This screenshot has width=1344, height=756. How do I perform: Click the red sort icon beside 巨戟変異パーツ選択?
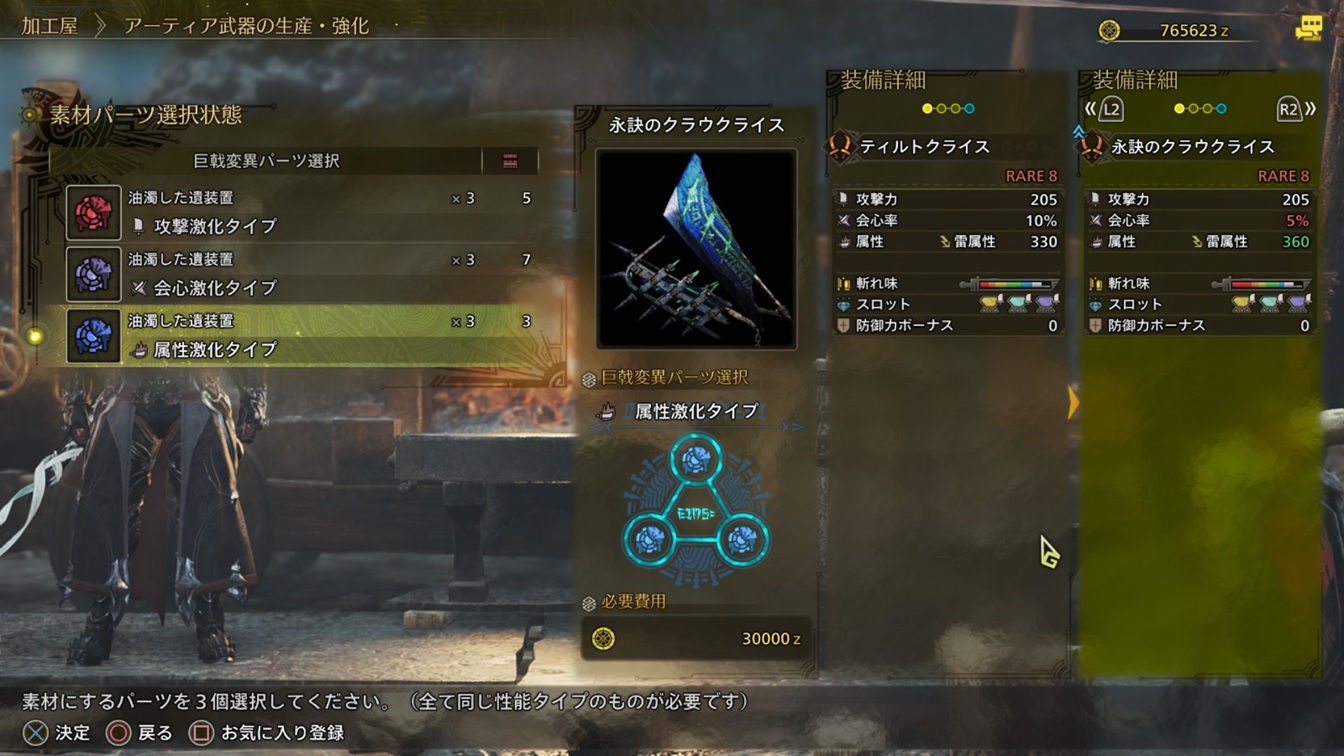click(x=510, y=161)
